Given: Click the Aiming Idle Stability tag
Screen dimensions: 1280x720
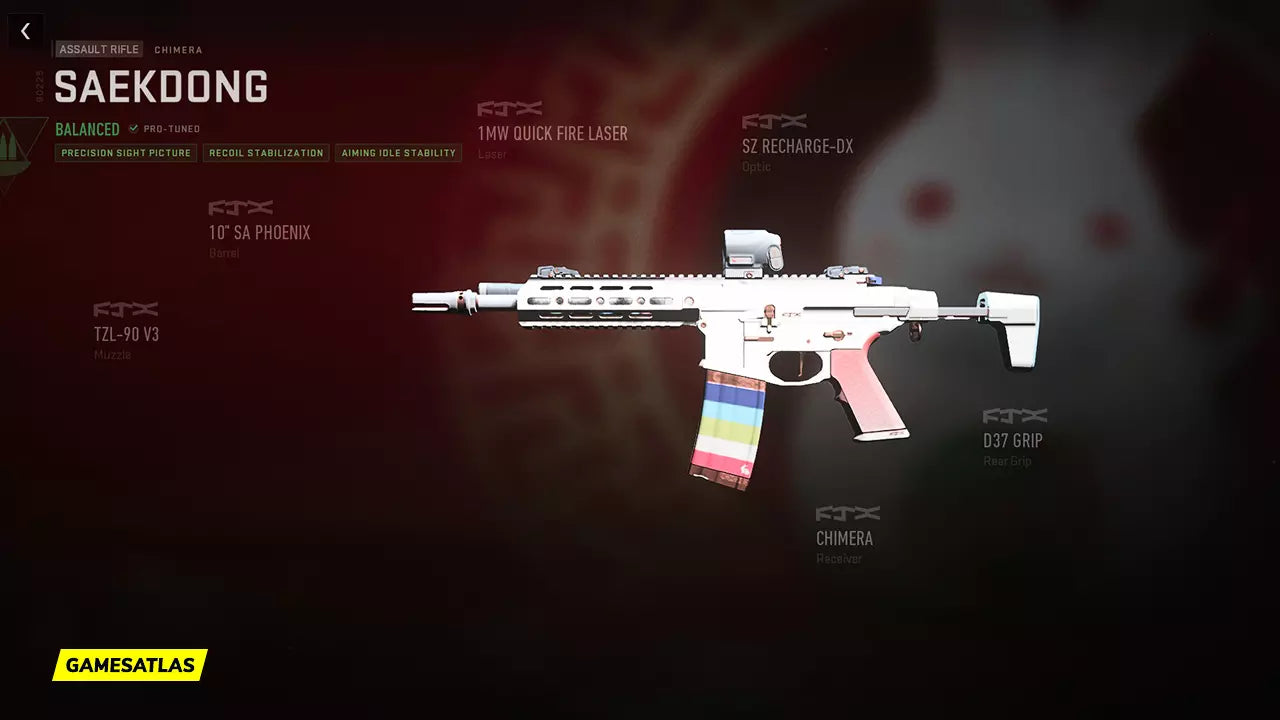Looking at the screenshot, I should coord(398,153).
